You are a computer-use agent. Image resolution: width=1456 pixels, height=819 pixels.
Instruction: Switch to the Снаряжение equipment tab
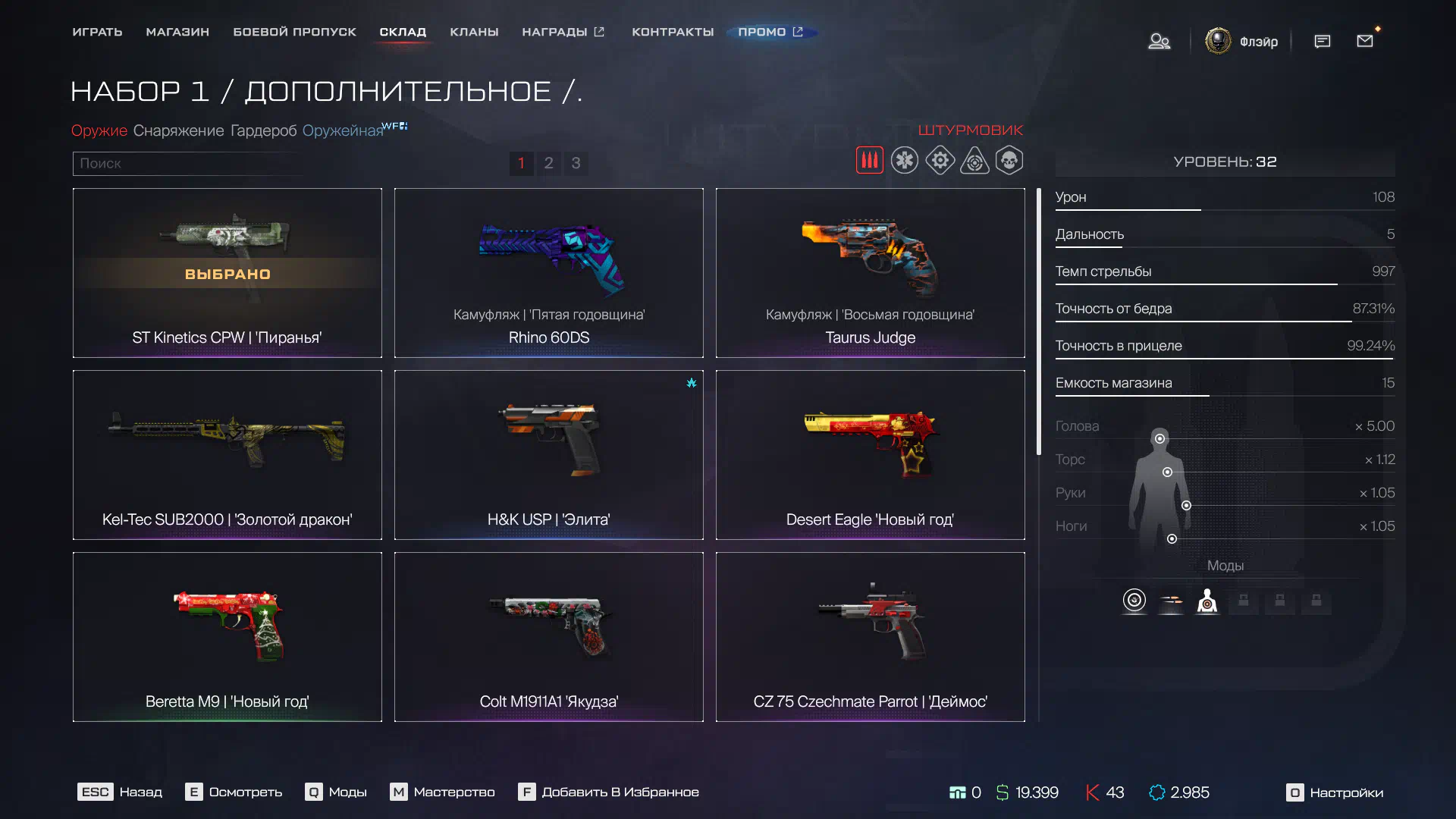178,130
